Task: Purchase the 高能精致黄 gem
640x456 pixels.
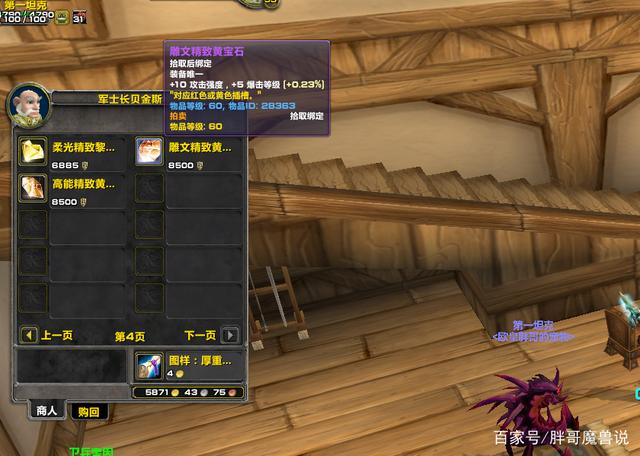Action: click(34, 188)
